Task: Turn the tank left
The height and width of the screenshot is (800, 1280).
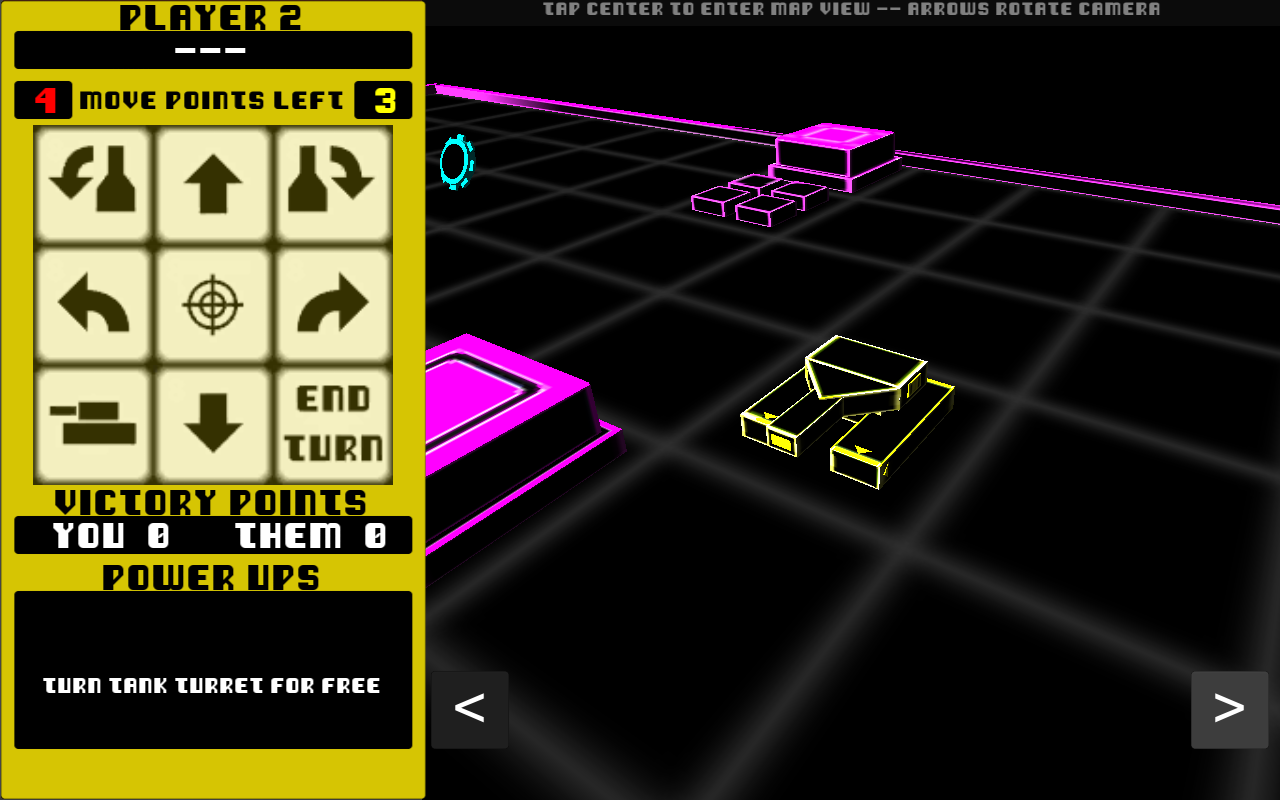Action: [92, 305]
